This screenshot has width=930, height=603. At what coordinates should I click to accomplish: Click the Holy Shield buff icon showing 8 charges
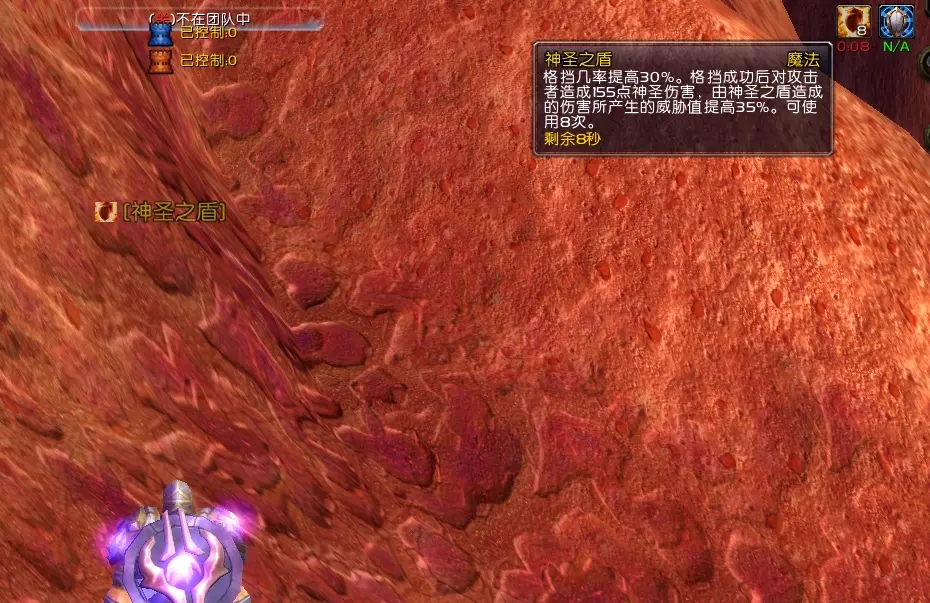coord(853,21)
